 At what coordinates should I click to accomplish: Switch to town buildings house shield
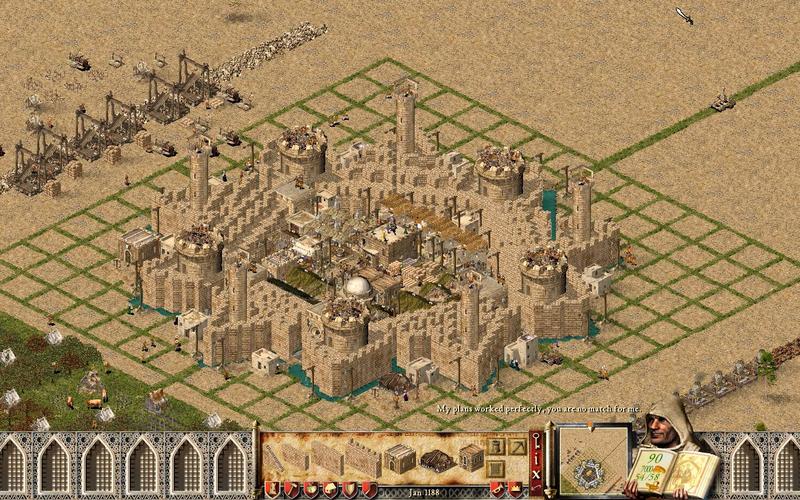[329, 488]
